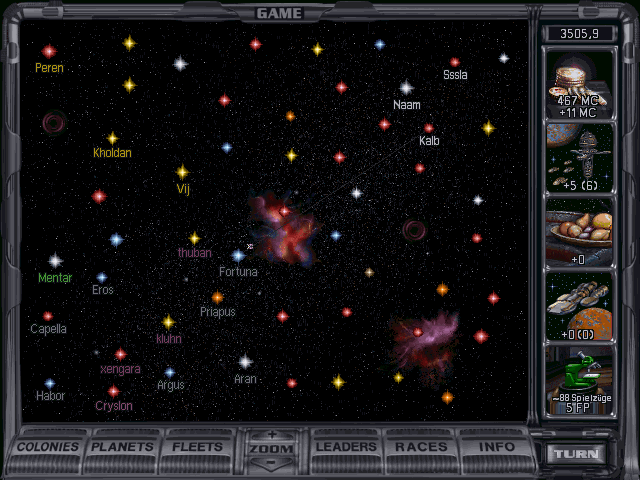Open the freighters panel
The width and height of the screenshot is (640, 480).
pyautogui.click(x=579, y=306)
